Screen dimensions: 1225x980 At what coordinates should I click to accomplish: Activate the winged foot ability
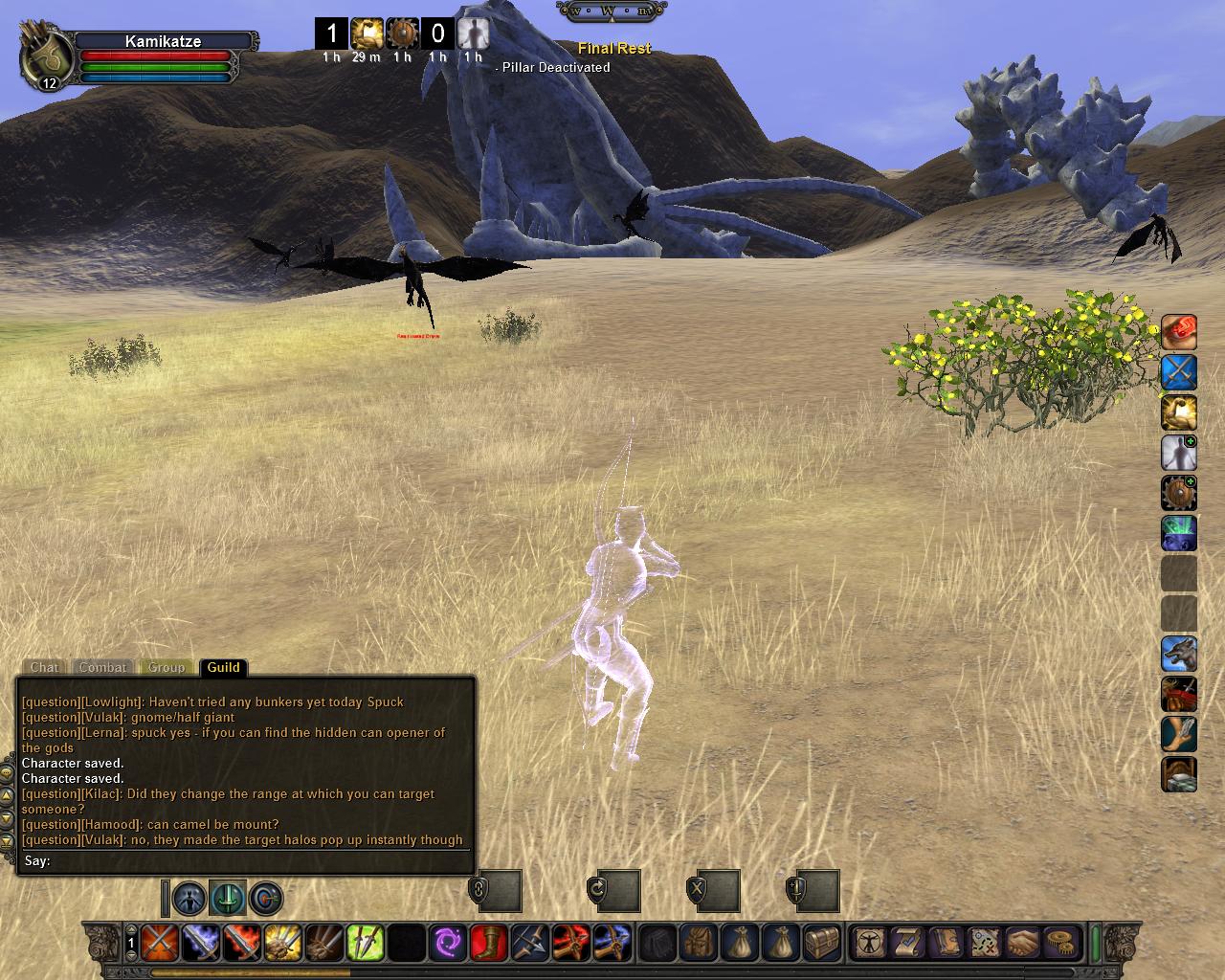(1179, 734)
